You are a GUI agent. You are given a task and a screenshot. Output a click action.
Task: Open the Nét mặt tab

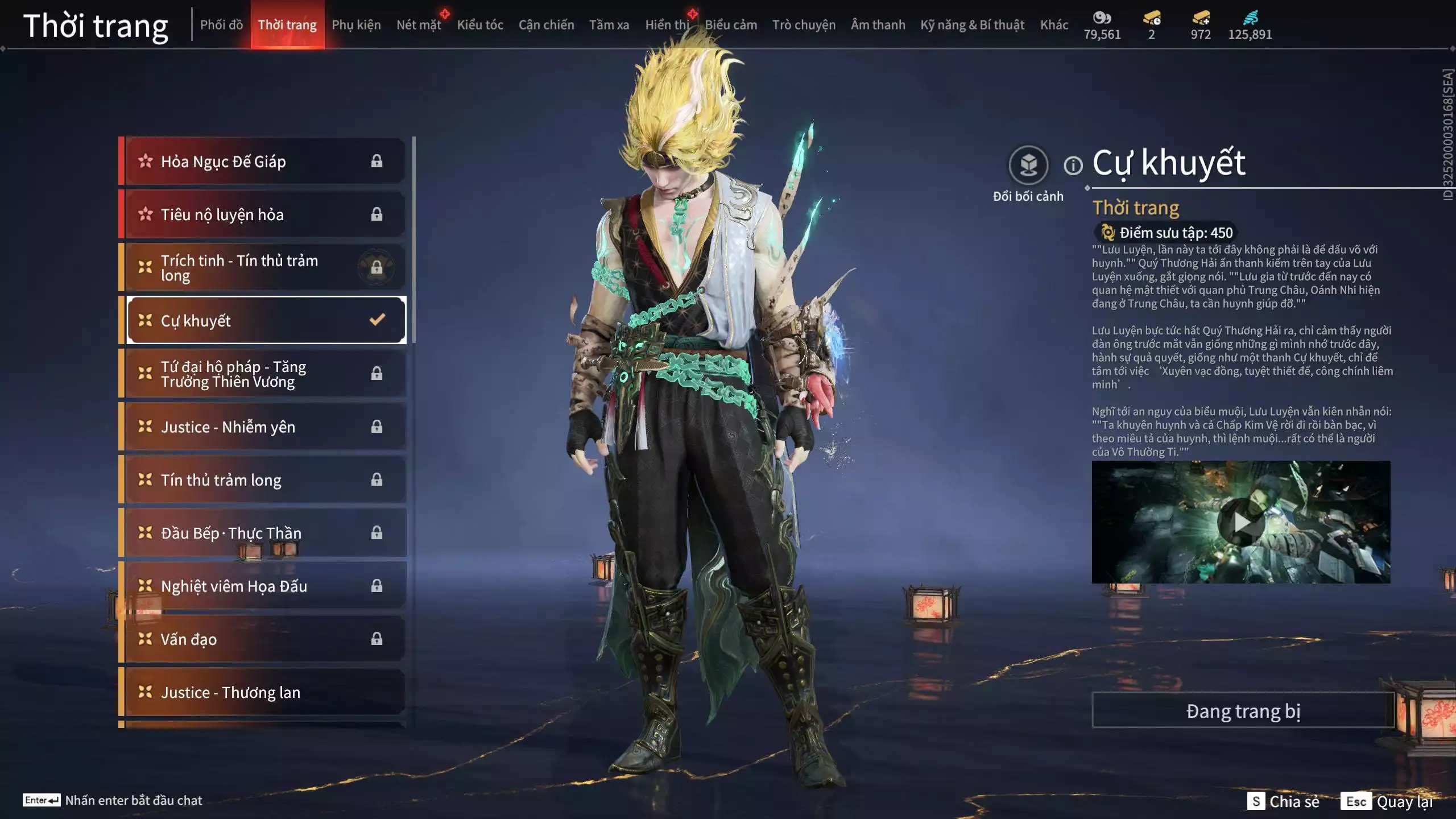[x=419, y=25]
